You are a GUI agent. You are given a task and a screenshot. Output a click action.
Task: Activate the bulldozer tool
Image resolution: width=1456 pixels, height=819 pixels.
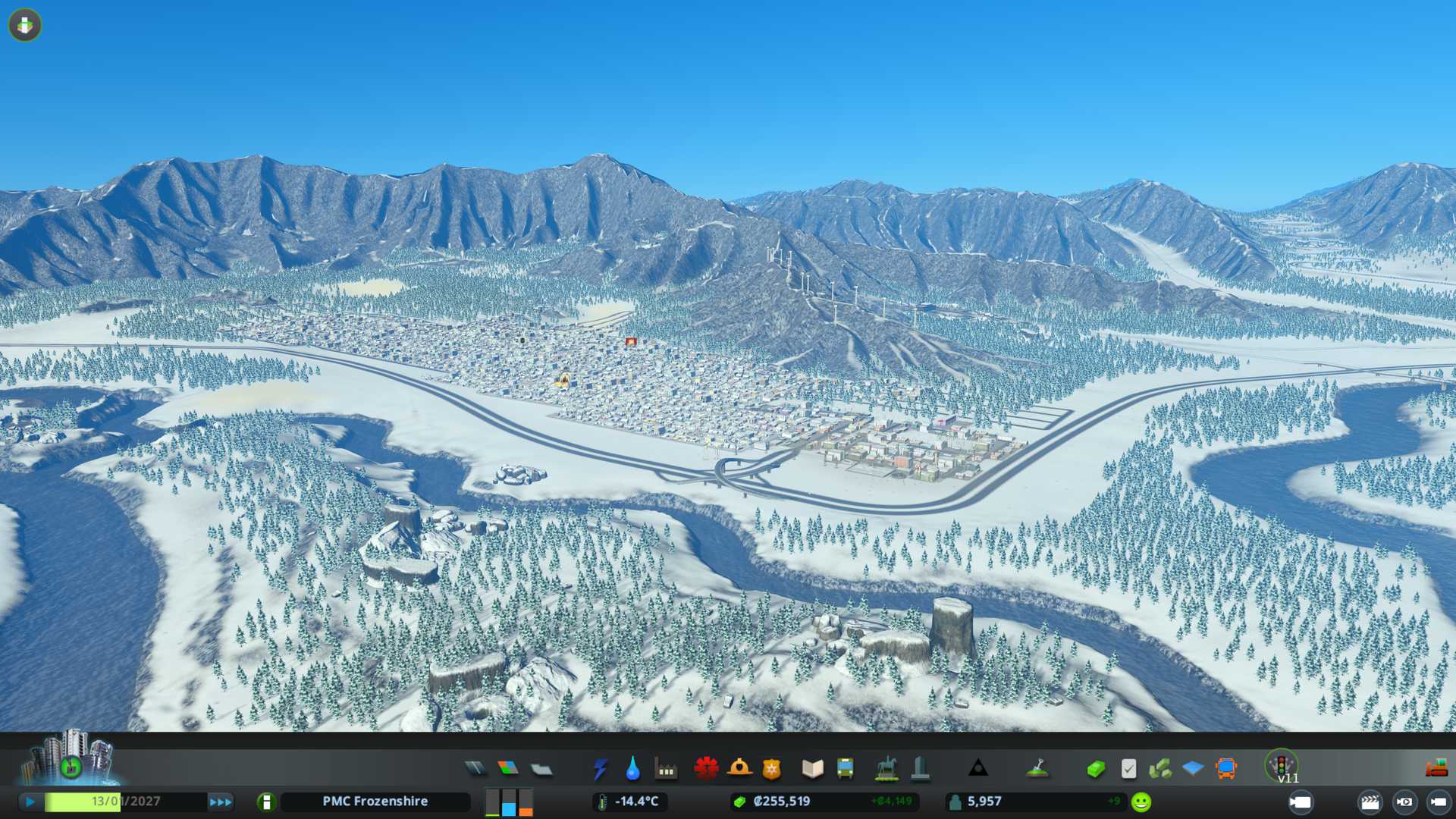[1436, 769]
